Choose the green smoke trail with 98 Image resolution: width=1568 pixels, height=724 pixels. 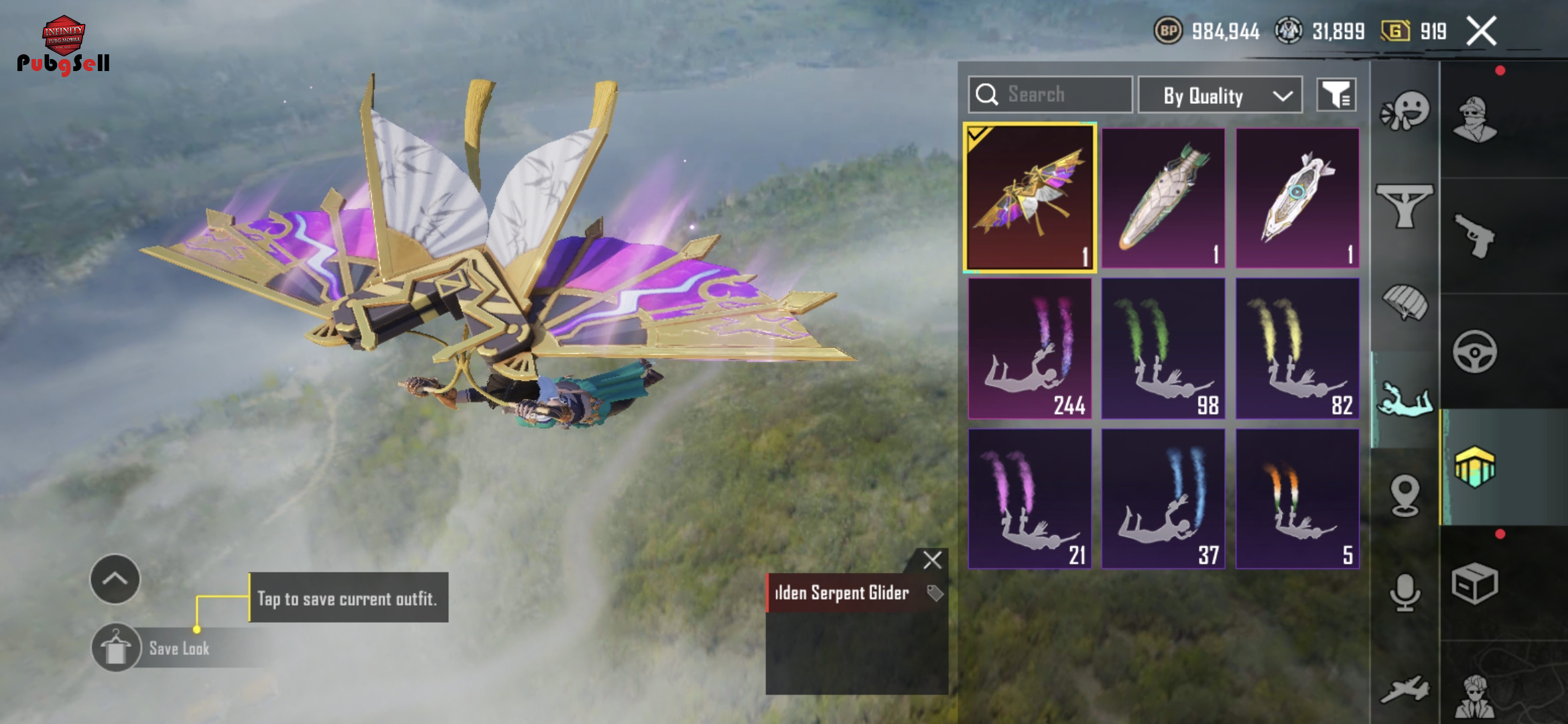pyautogui.click(x=1163, y=349)
